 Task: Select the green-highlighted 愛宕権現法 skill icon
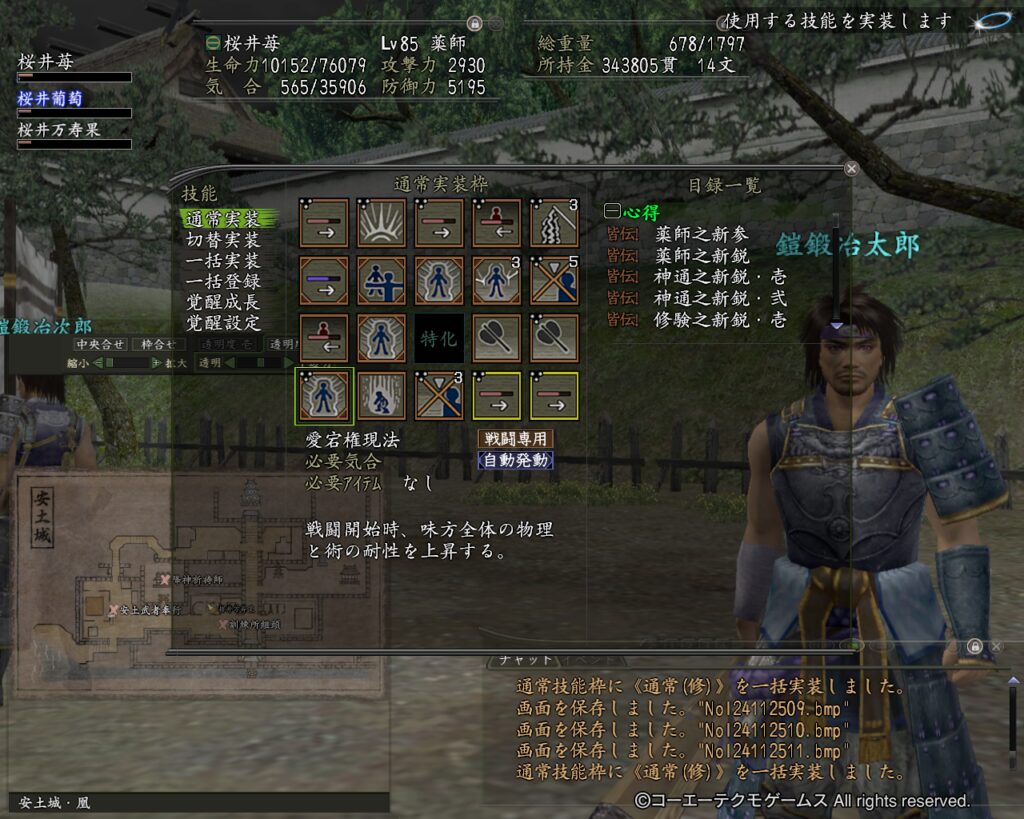[x=324, y=396]
